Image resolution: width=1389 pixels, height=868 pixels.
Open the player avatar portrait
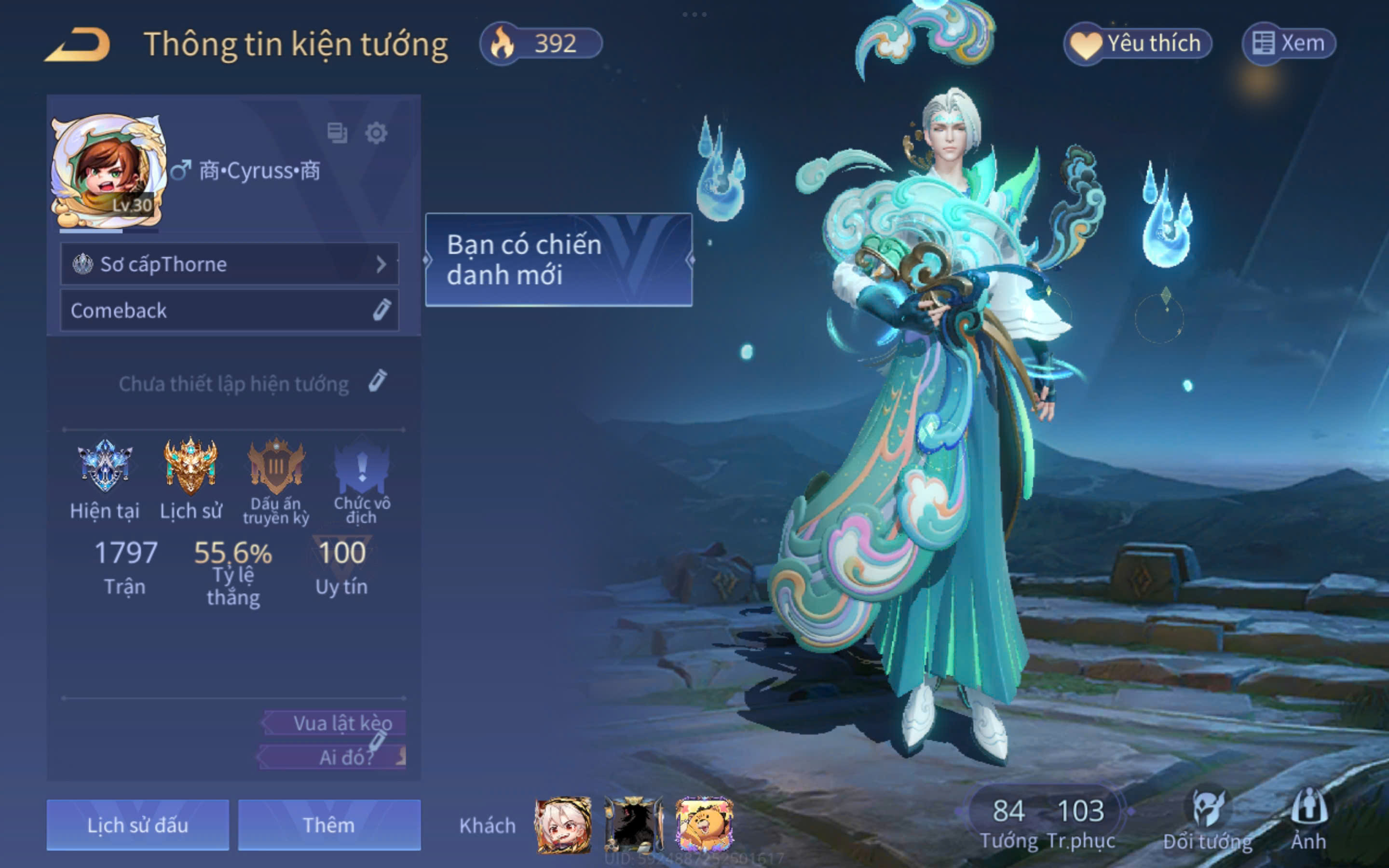[x=108, y=171]
